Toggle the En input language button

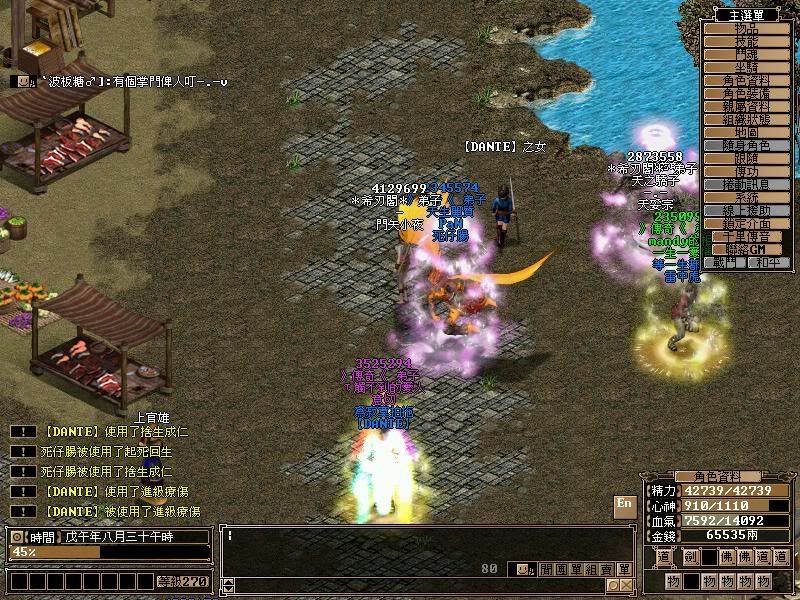tap(625, 505)
